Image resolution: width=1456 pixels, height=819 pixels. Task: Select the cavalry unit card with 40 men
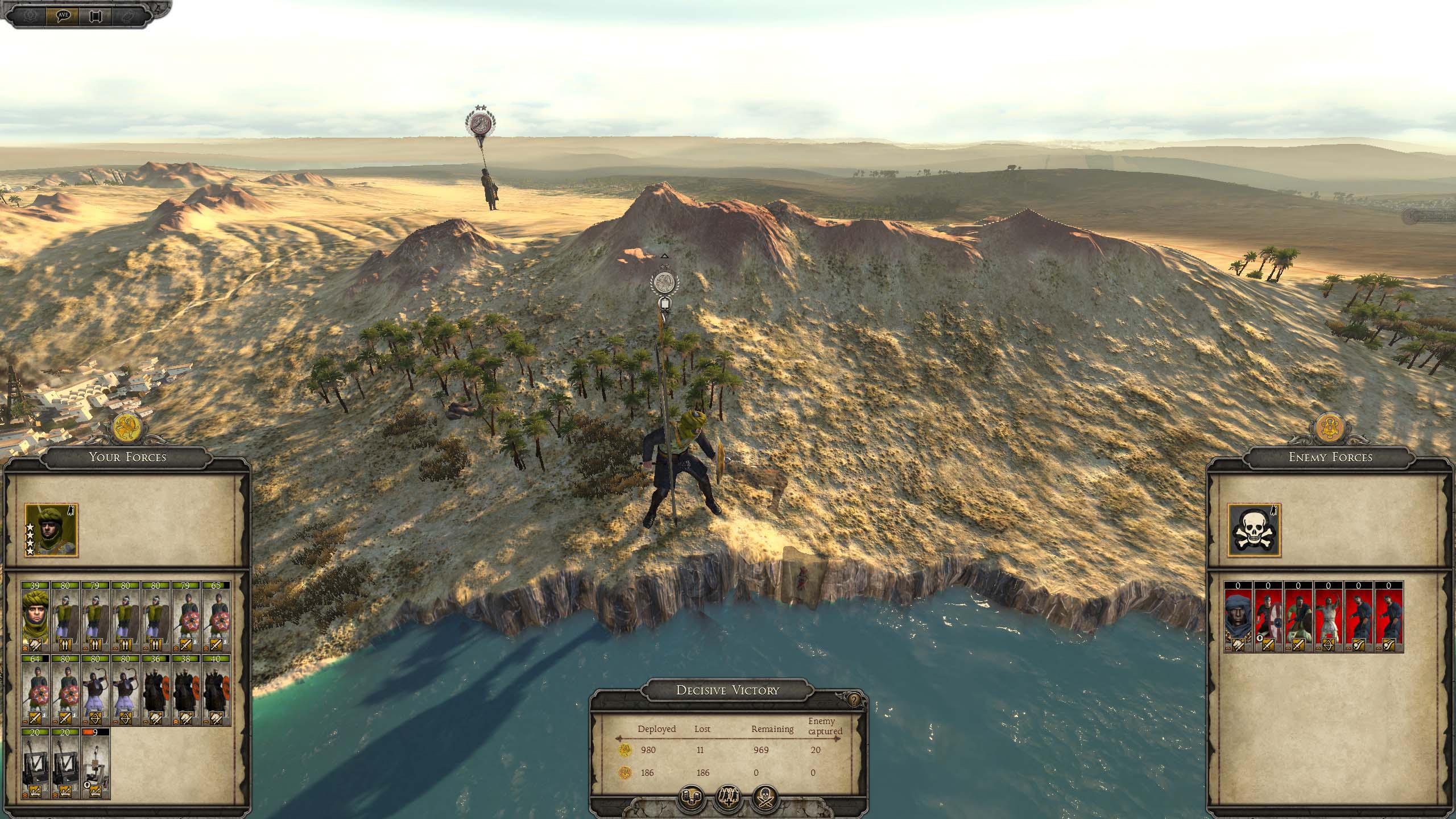point(216,690)
